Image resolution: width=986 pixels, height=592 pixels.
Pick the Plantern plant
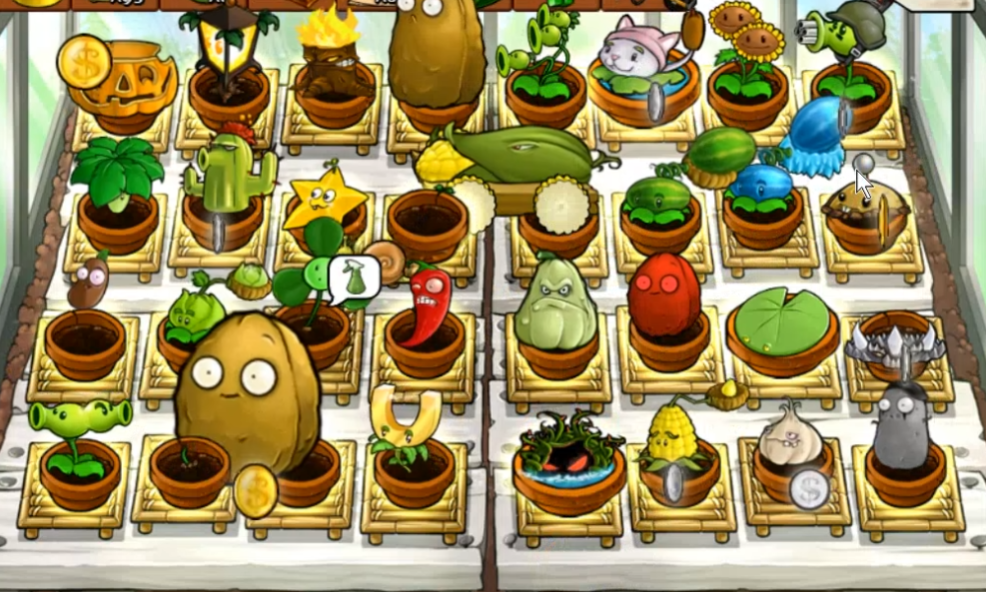tap(229, 42)
